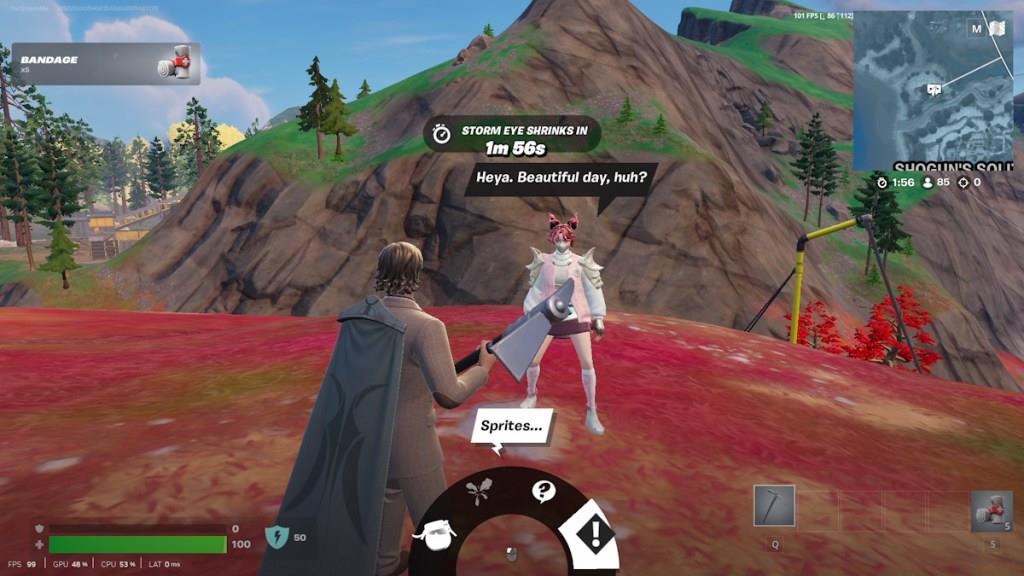
Task: Choose the question mark speech bubble option
Action: point(543,491)
